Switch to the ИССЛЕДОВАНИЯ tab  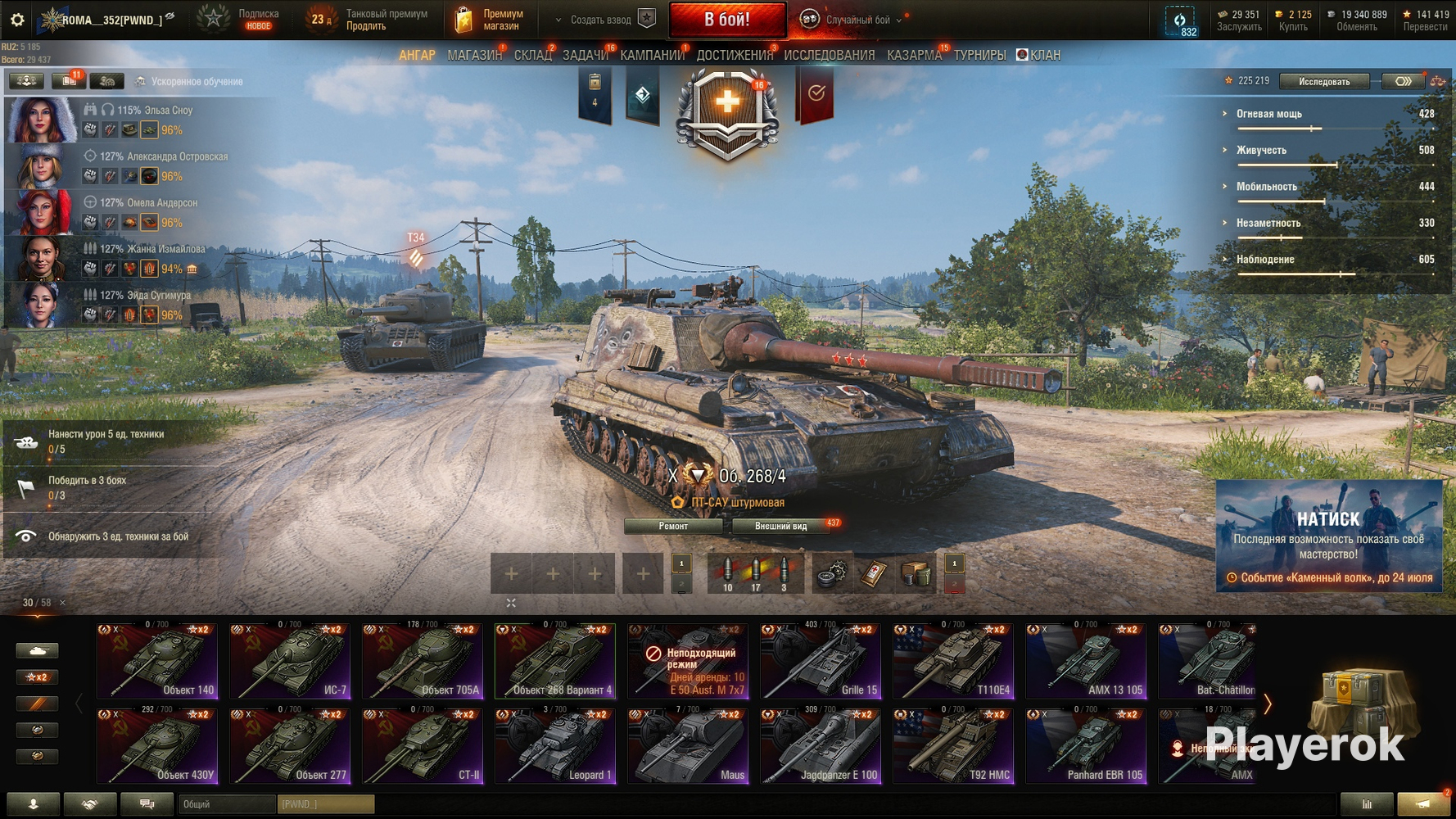(x=829, y=56)
